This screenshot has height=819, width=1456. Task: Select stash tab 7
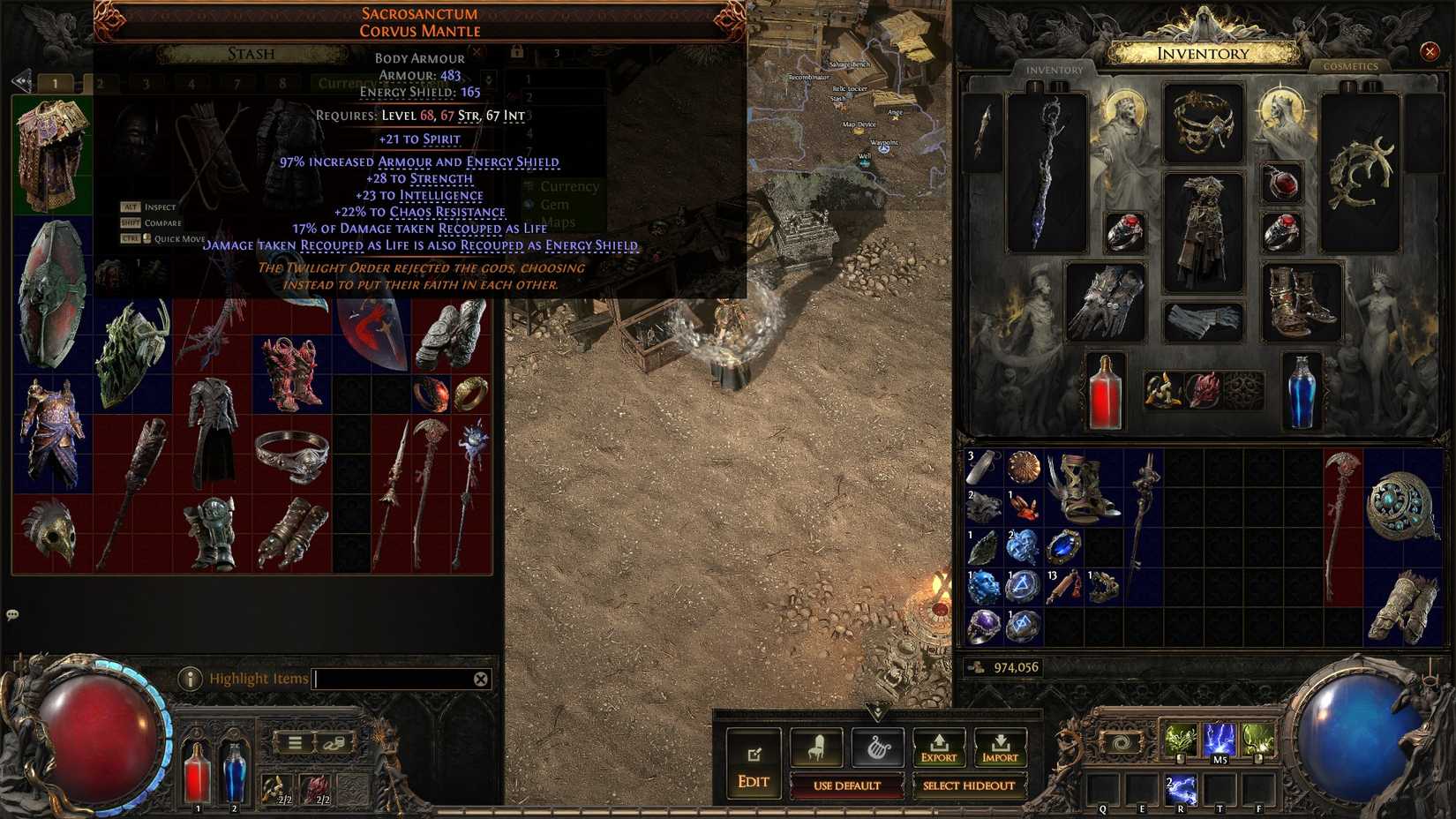point(238,82)
